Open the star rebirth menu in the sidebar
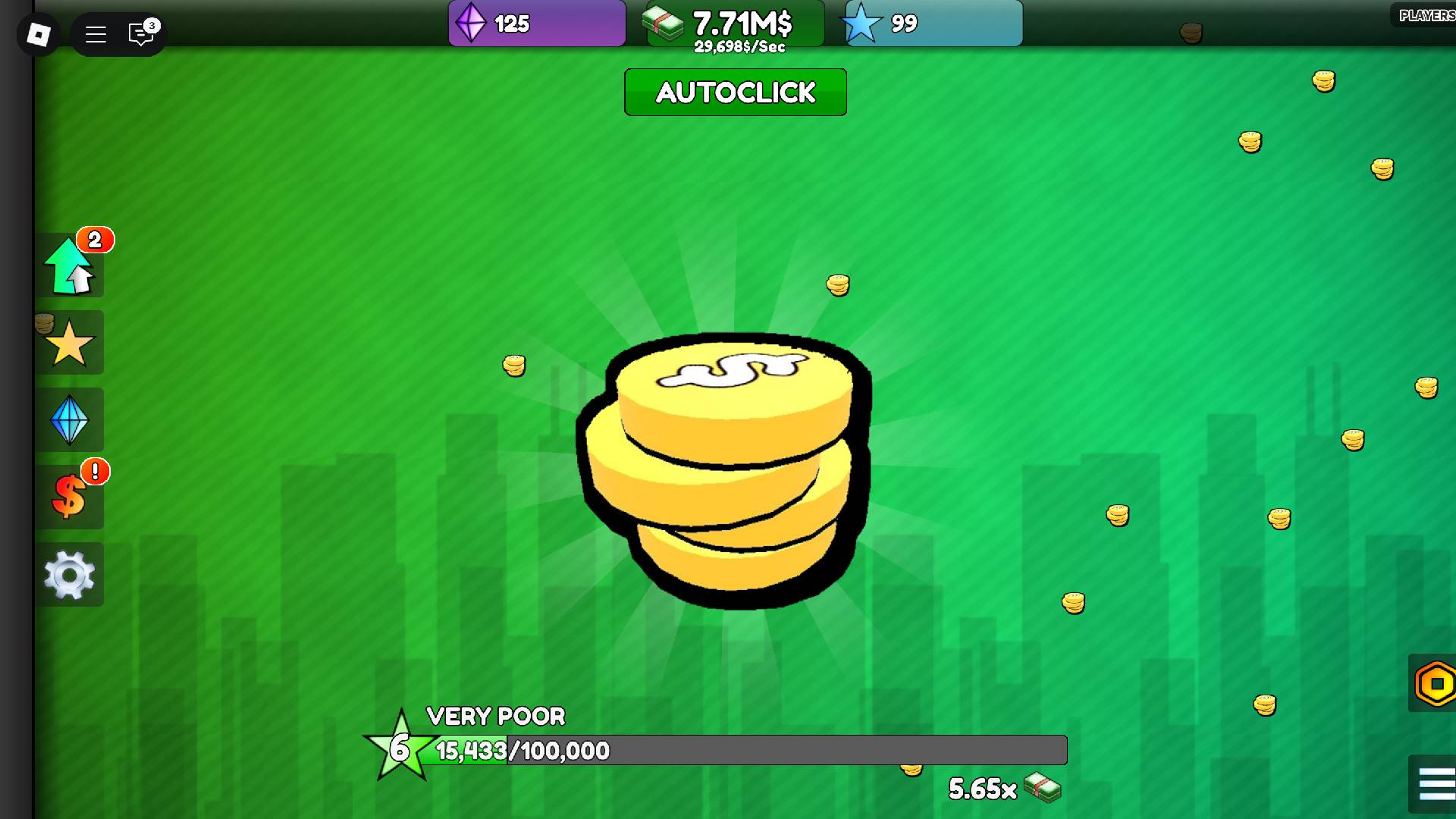Image resolution: width=1456 pixels, height=819 pixels. (71, 343)
